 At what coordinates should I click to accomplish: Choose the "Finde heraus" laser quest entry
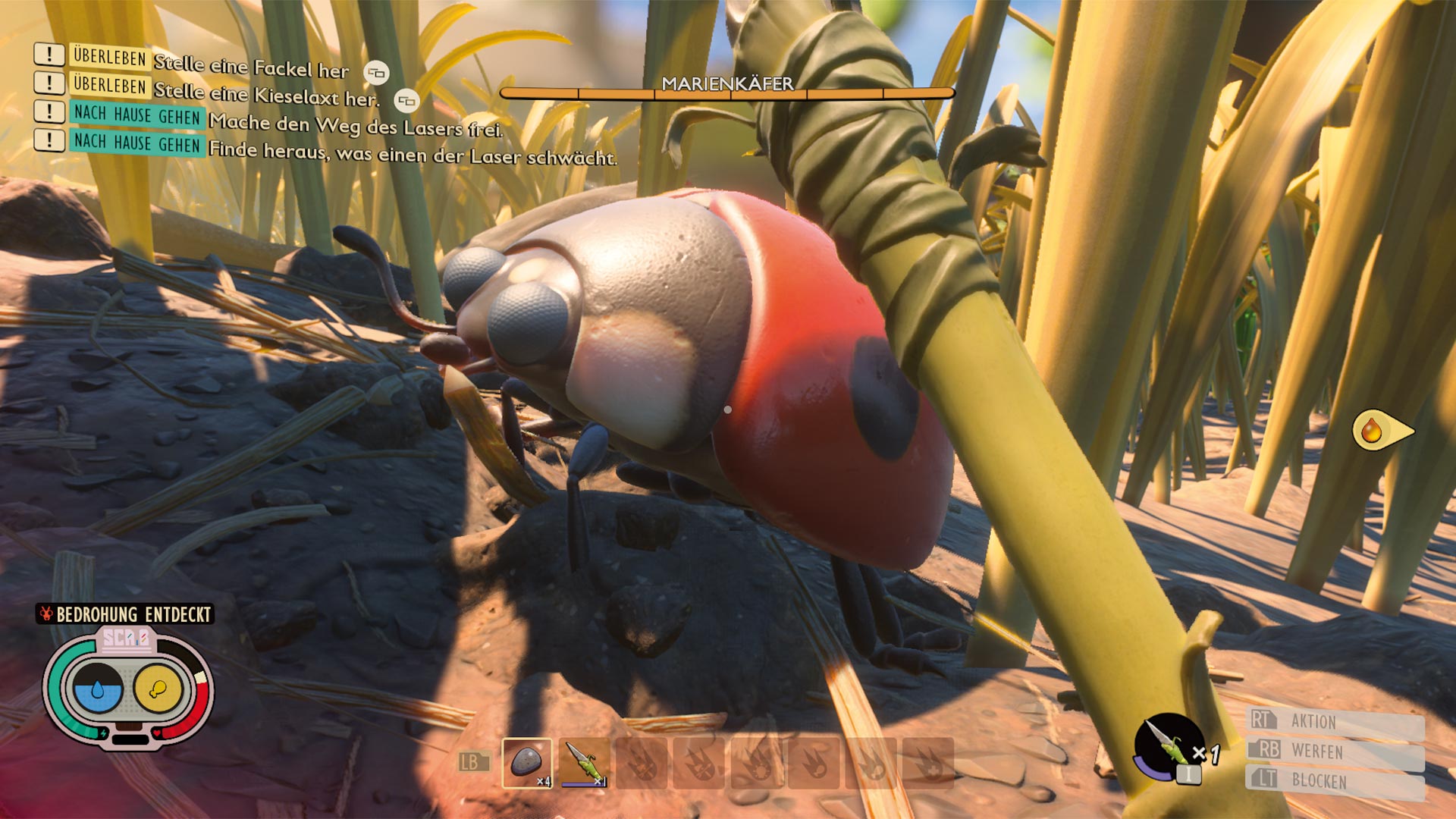(412, 153)
